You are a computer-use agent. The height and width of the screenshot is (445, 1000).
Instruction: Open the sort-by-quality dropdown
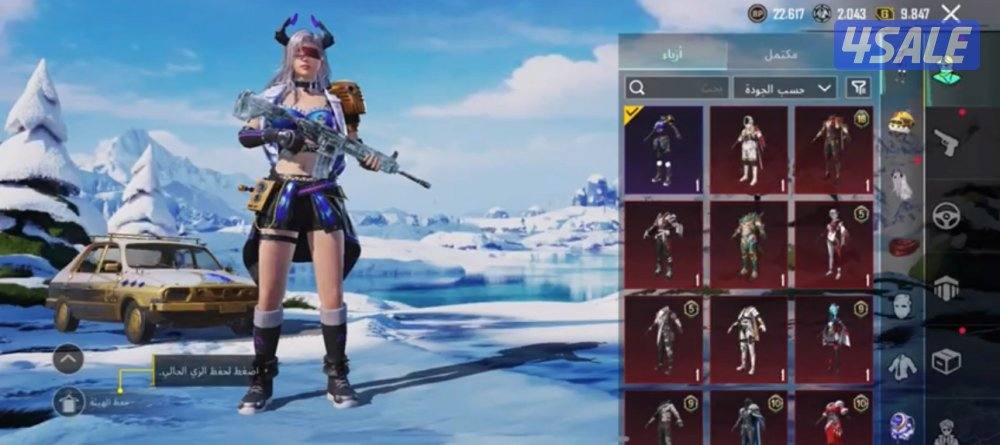(x=785, y=88)
